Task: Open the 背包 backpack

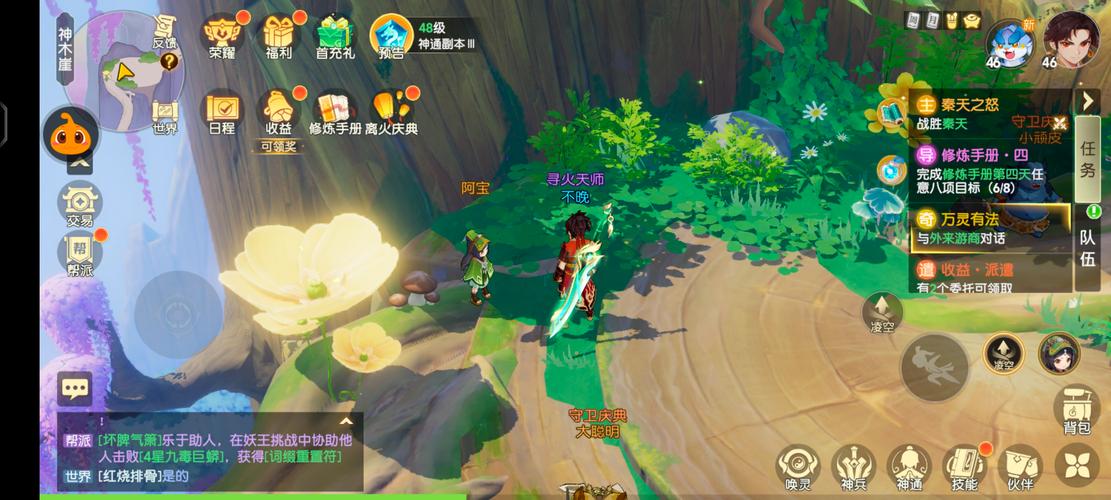Action: point(1076,410)
